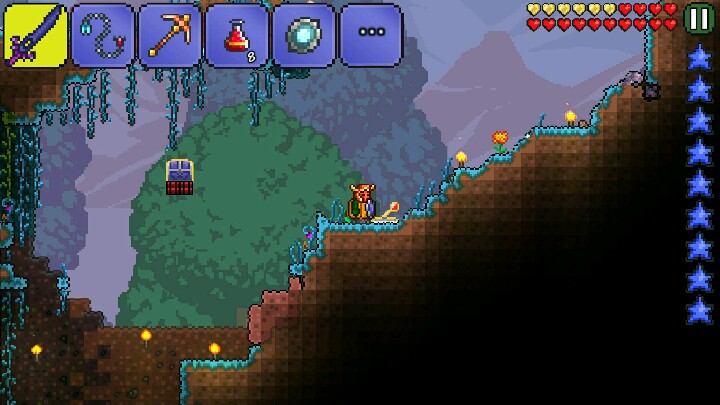Select the purple sword hotbar slot
Viewport: 720px width, 405px height.
[35, 35]
